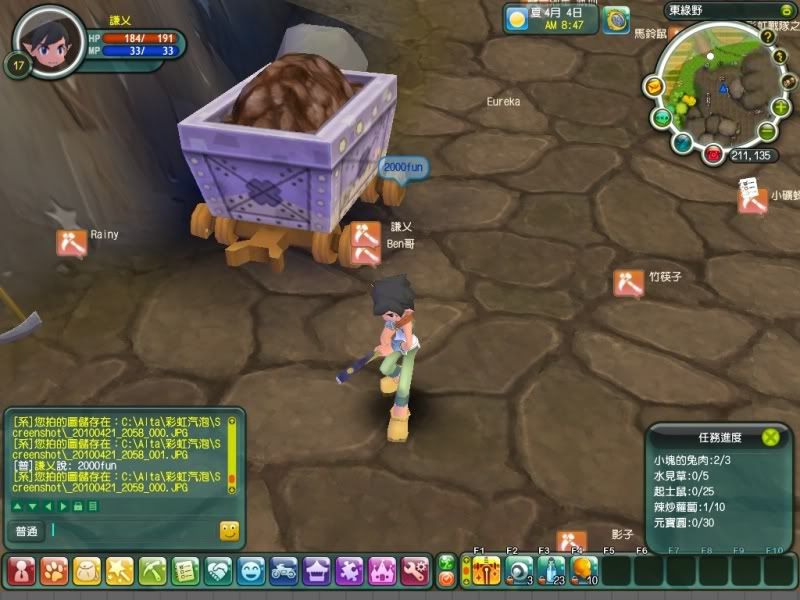Open the pet paw-print menu
This screenshot has height=600, width=800.
tap(53, 571)
